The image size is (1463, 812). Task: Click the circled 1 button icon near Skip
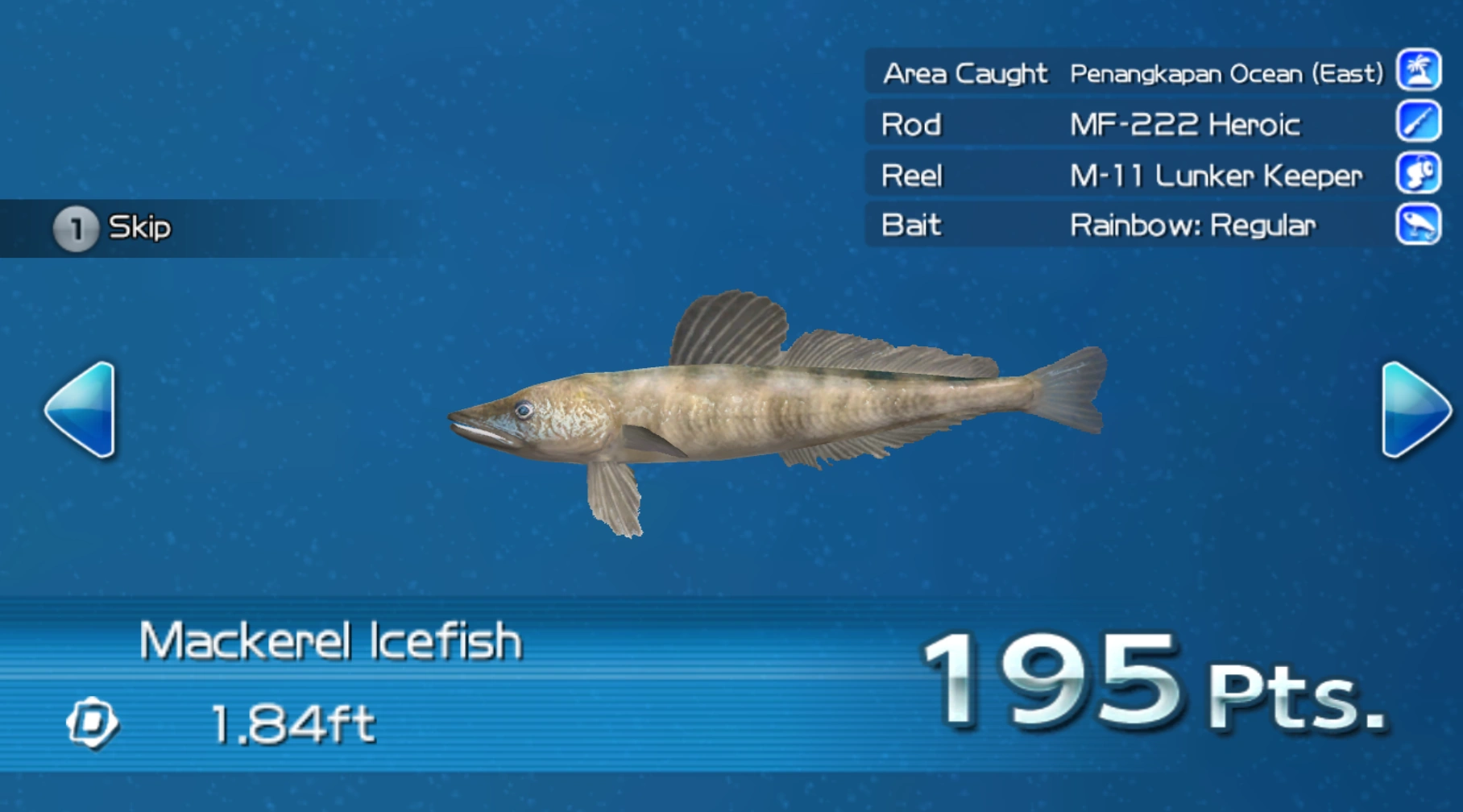tap(77, 226)
